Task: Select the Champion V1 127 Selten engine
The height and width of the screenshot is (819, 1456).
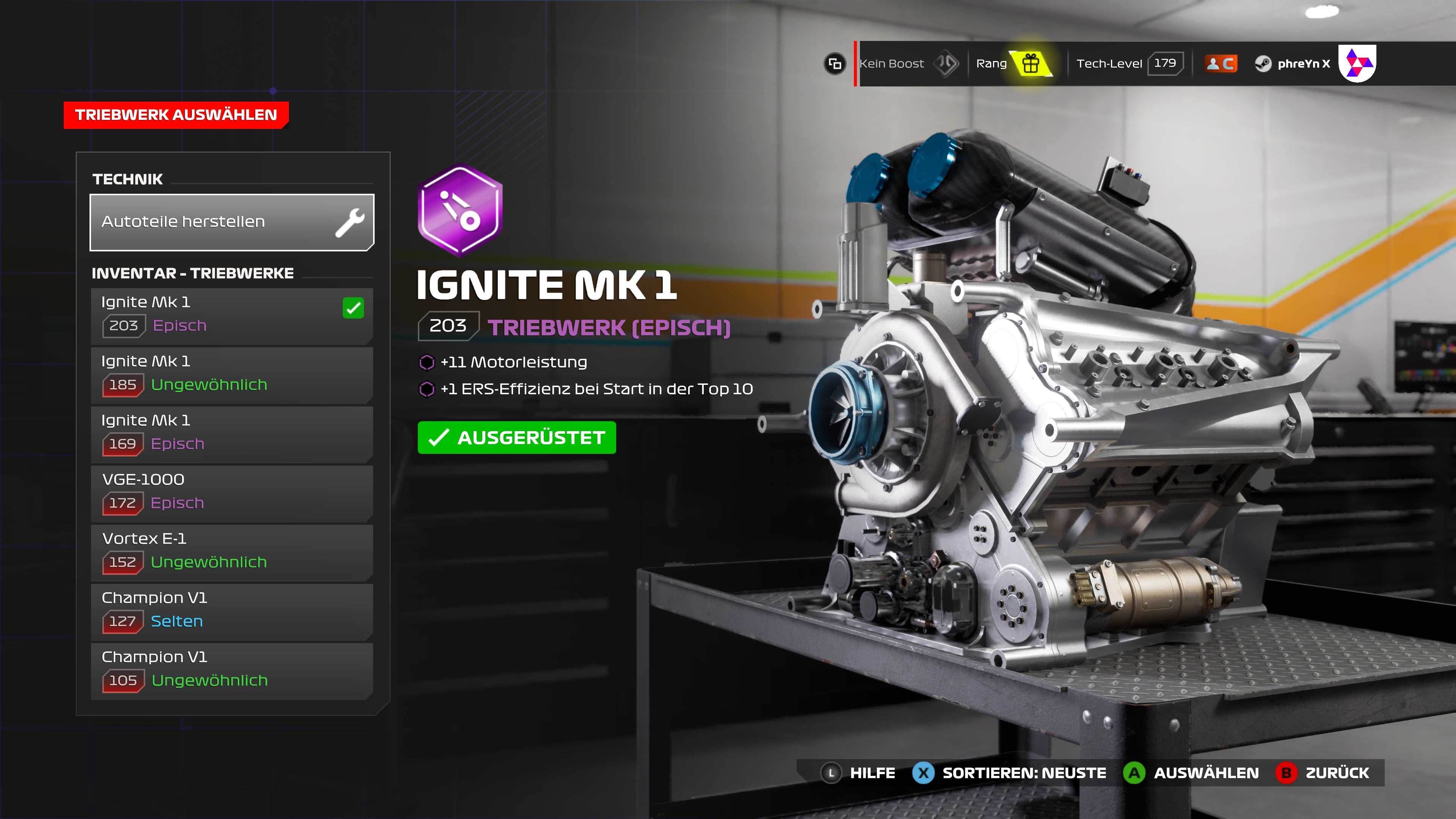Action: click(232, 612)
